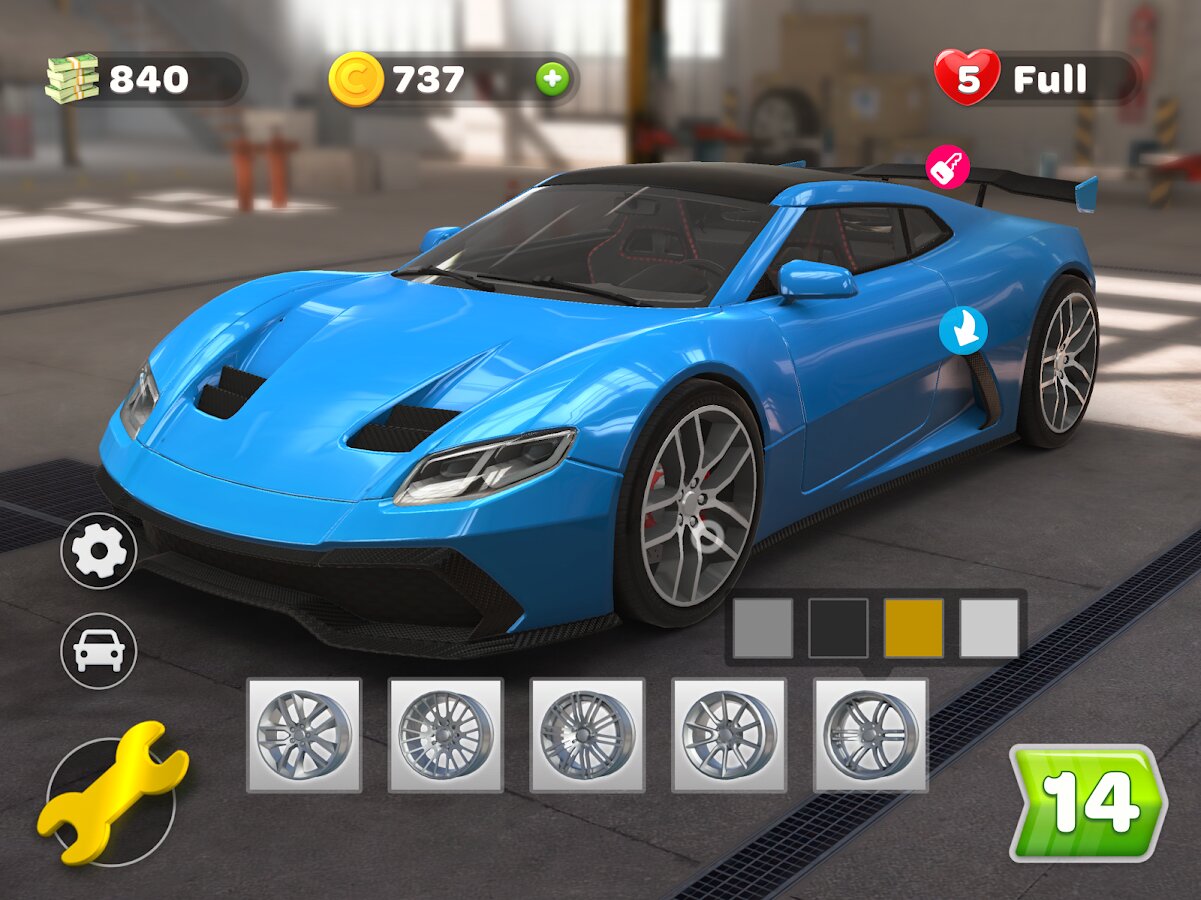Choose the gray rim color swatch
This screenshot has height=900, width=1201.
point(763,628)
